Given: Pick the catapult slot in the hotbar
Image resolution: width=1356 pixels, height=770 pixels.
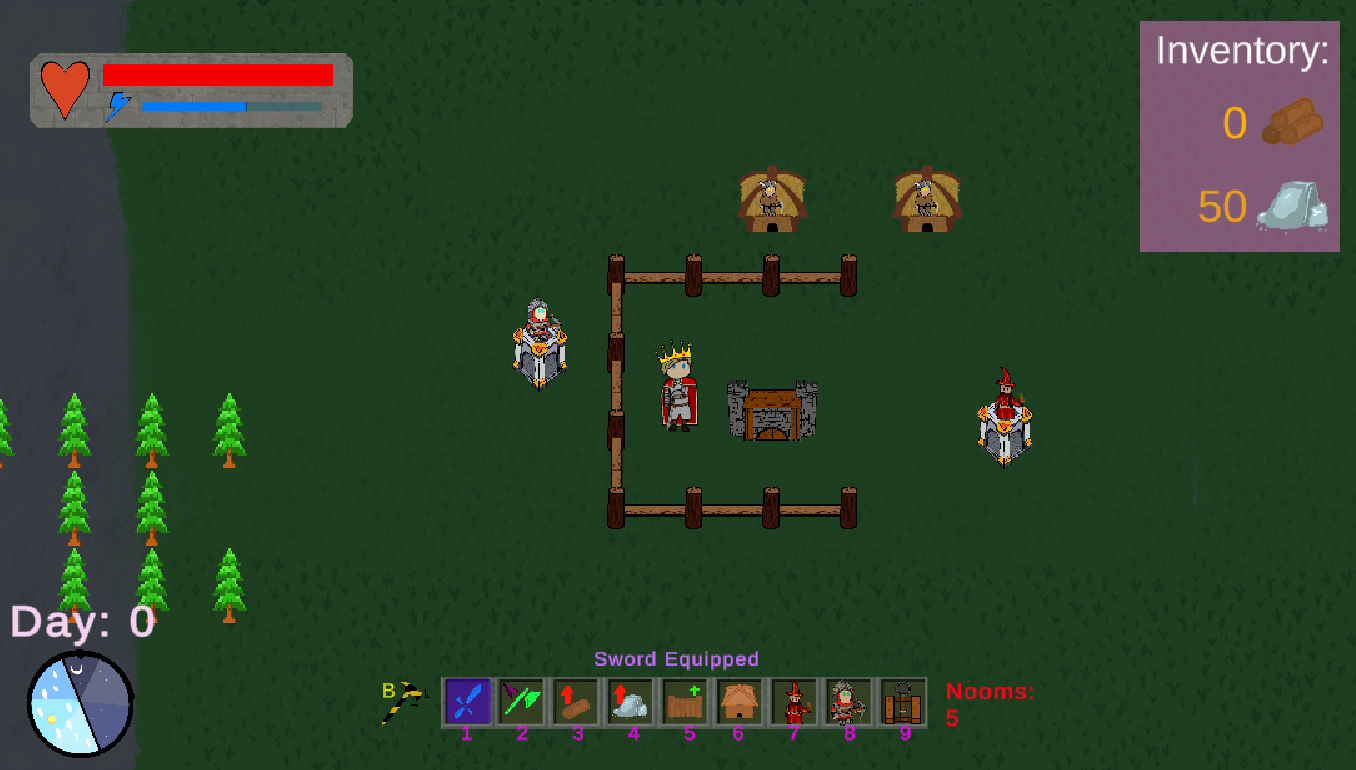Looking at the screenshot, I should click(x=903, y=701).
